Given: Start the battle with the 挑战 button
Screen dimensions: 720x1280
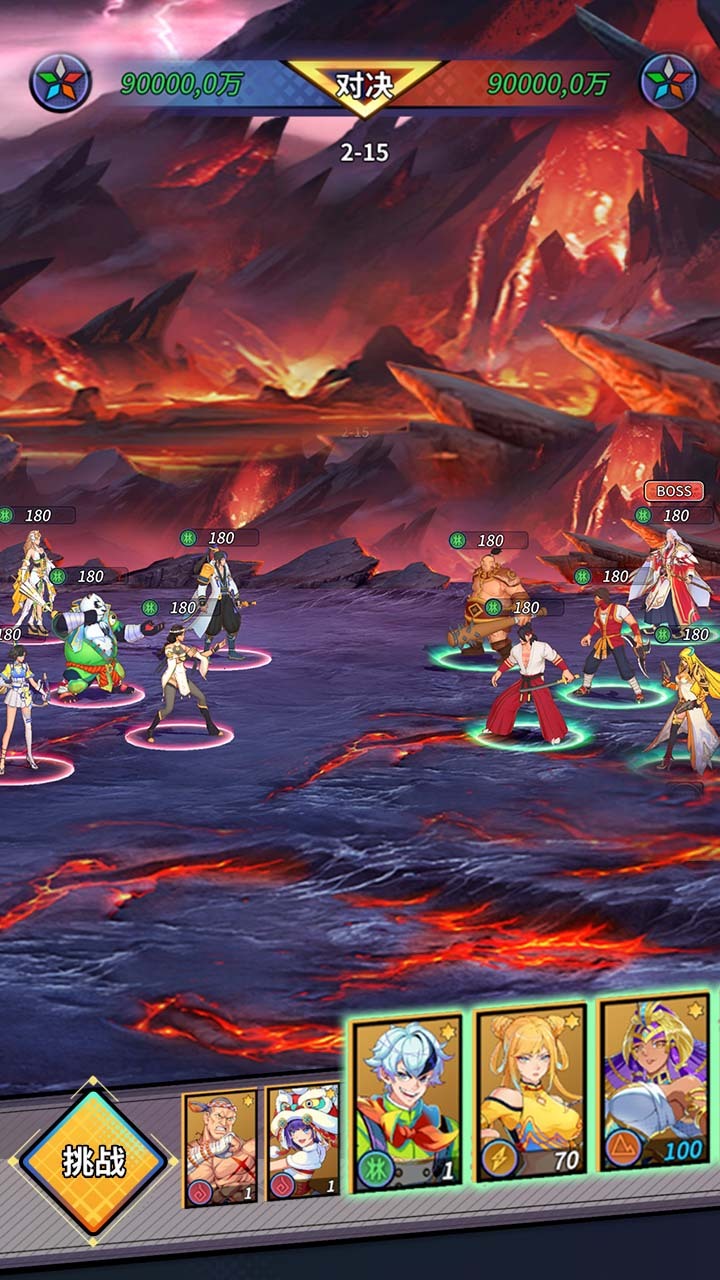Looking at the screenshot, I should 94,1162.
